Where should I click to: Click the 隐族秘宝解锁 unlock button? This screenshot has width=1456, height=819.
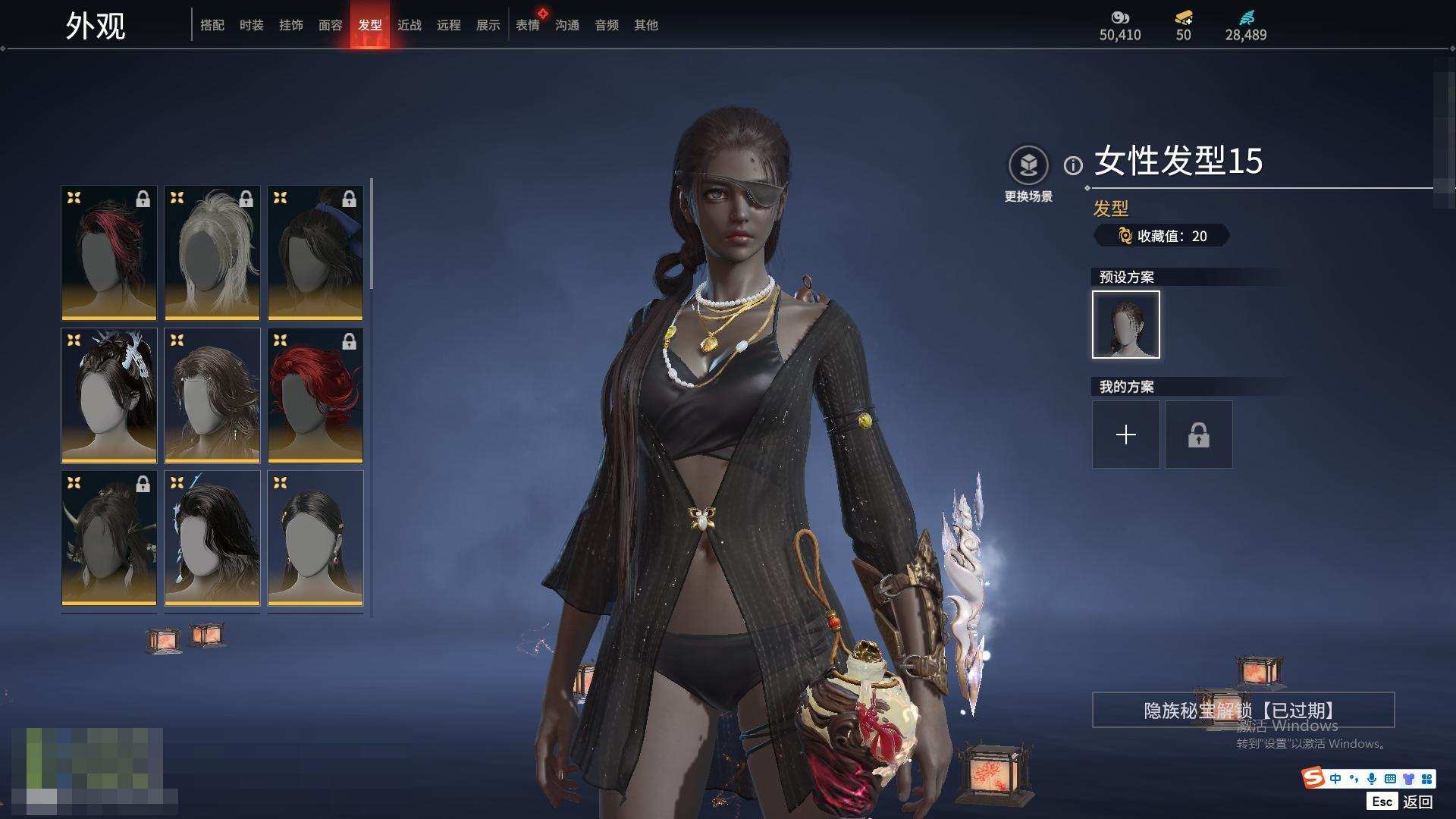[x=1243, y=710]
